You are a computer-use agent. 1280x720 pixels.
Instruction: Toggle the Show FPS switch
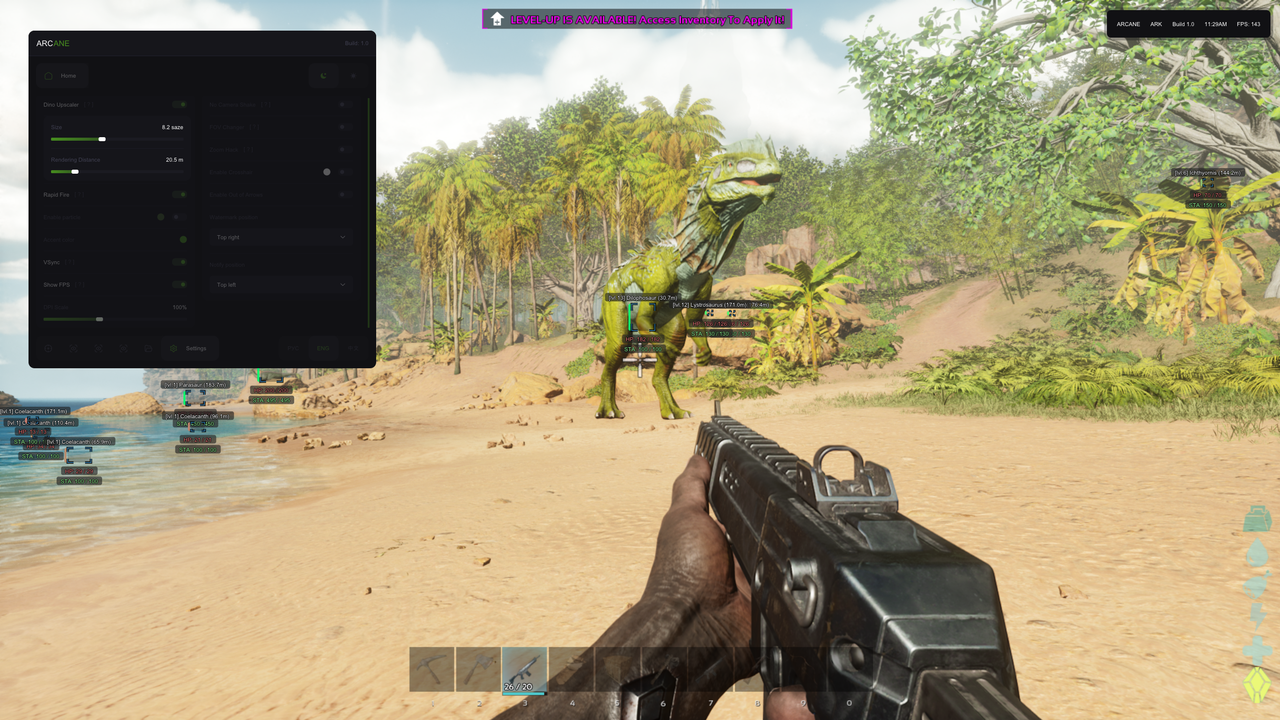click(x=180, y=285)
